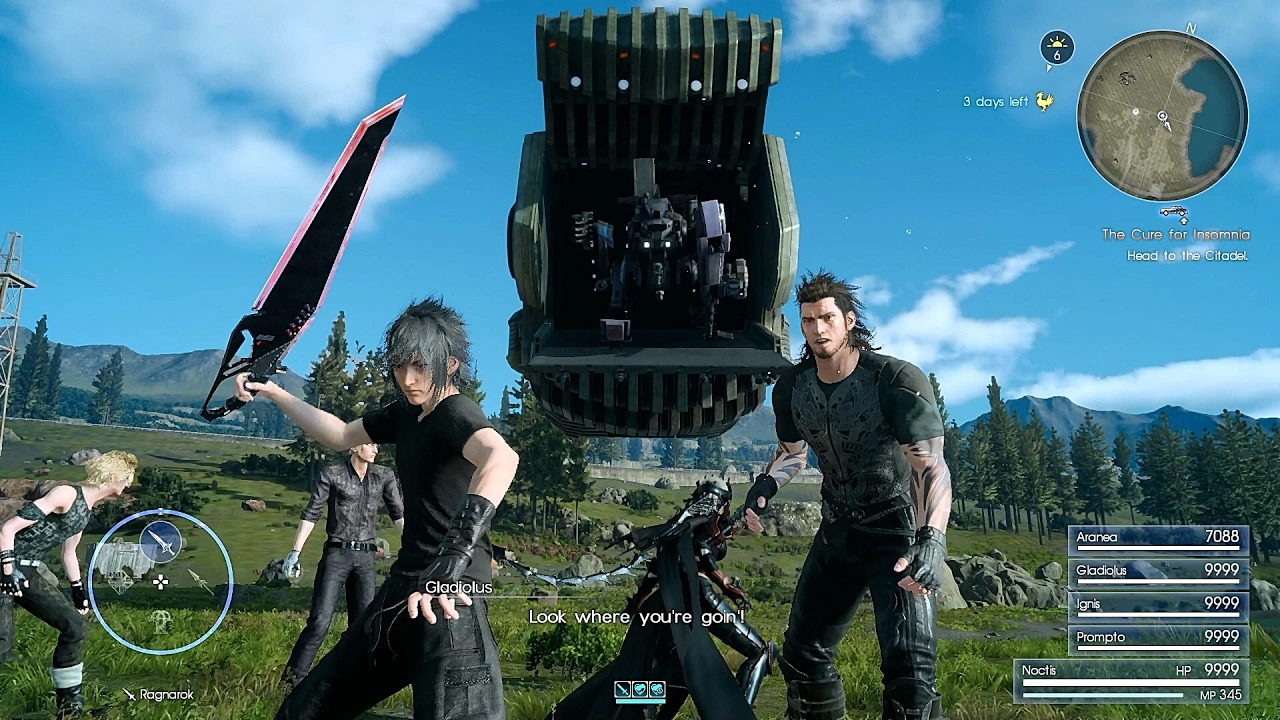Screen dimensions: 1280x720
Task: Pick the royal arm sigil at the wheel's bottom
Action: point(159,623)
